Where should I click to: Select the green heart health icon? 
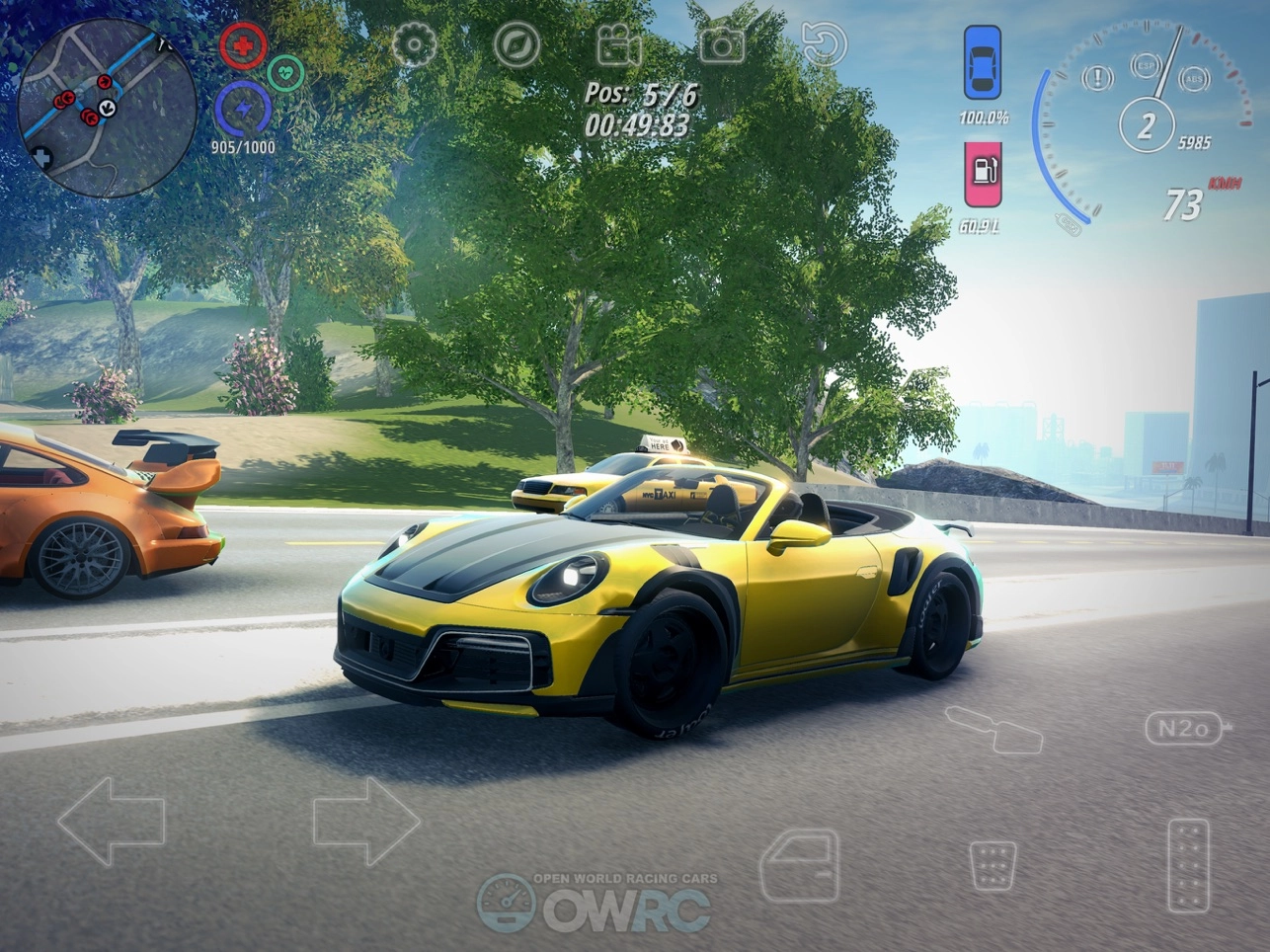click(285, 72)
